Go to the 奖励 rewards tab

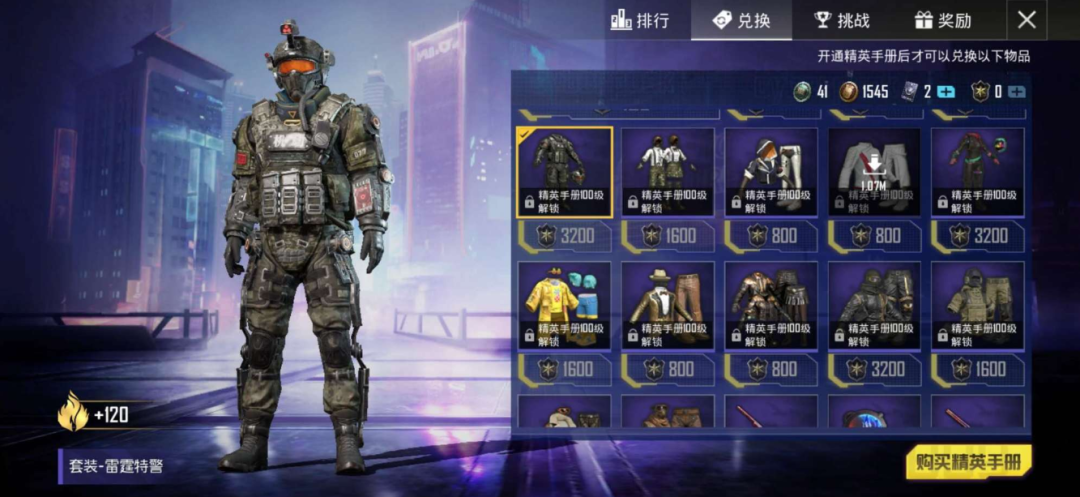coord(943,20)
